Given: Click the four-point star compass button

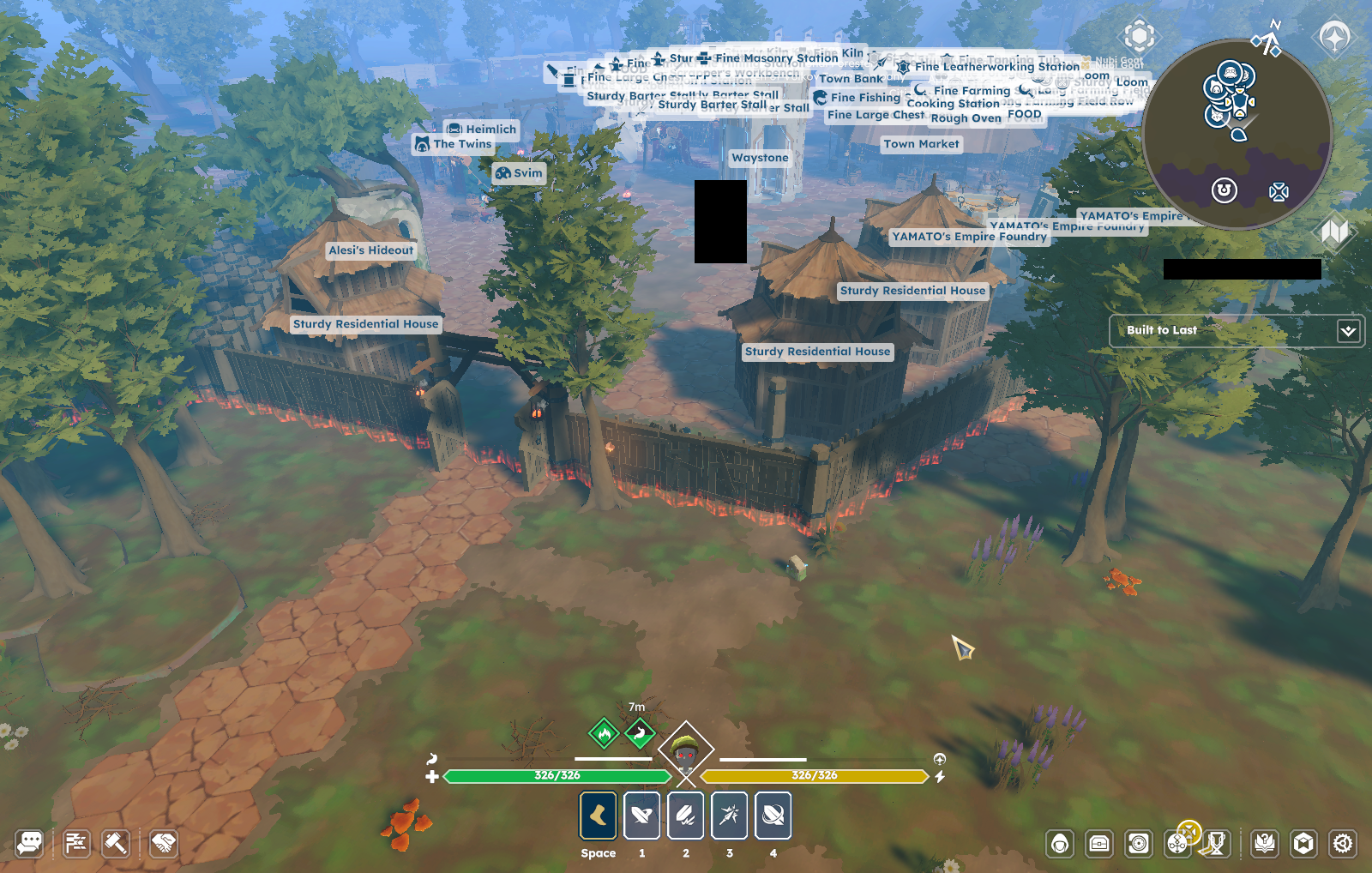Looking at the screenshot, I should coord(1334,37).
